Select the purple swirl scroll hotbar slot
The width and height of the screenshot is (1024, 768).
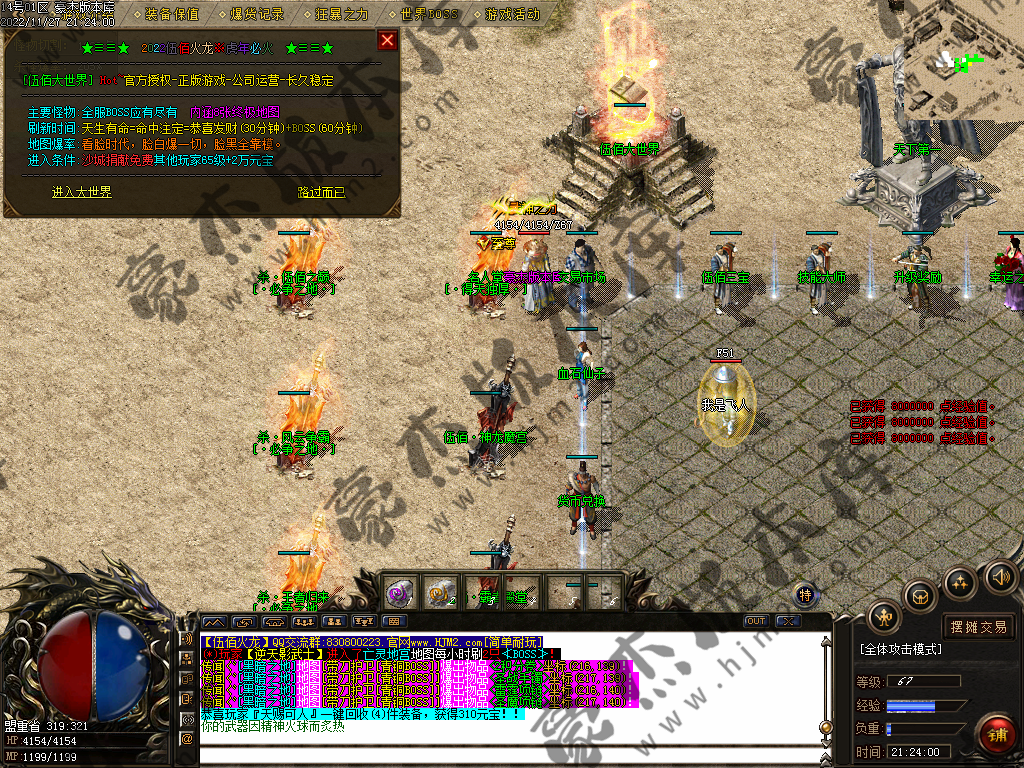[401, 592]
